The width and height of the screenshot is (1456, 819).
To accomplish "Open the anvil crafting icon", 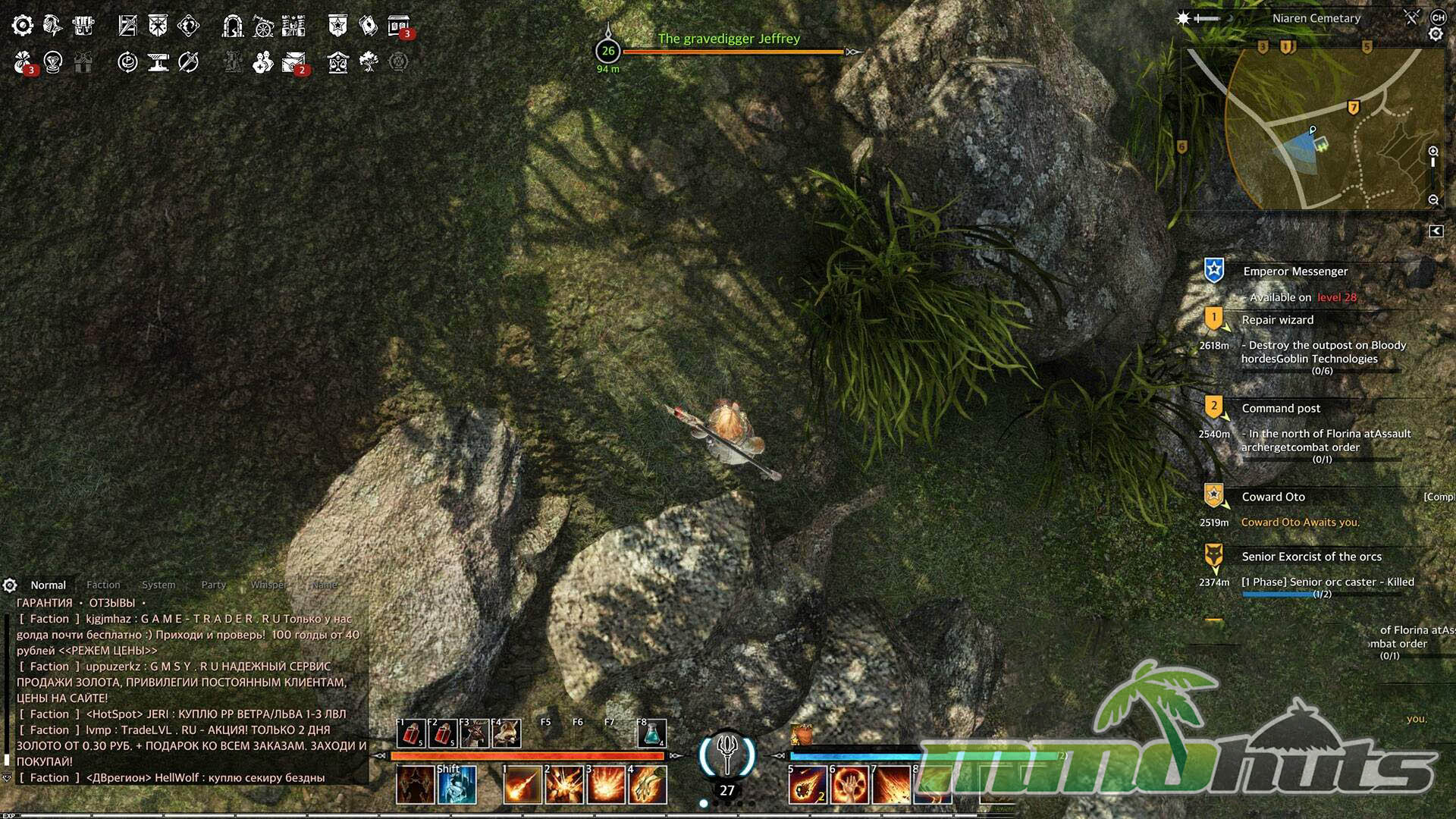I will coord(158,62).
